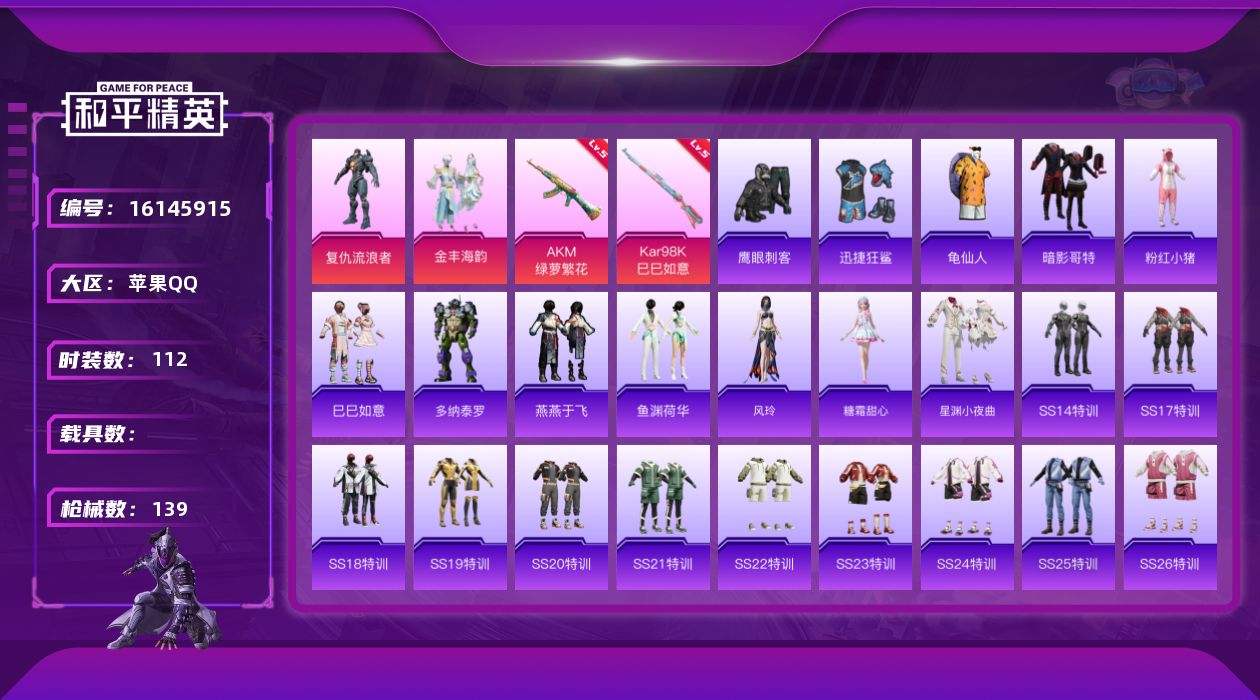Open the SS20特训 outfit card

click(561, 517)
